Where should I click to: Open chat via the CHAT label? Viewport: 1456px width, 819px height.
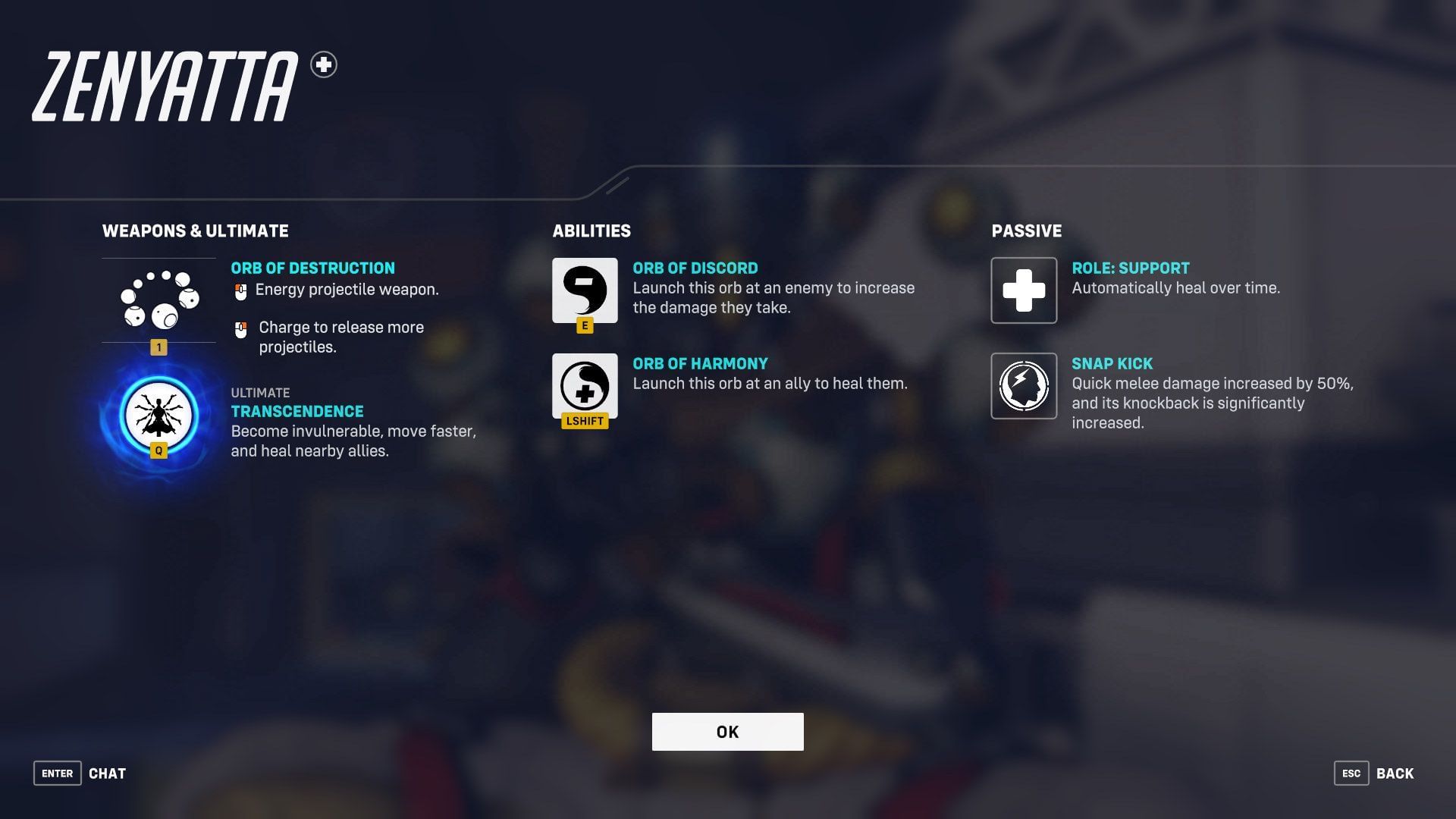click(x=108, y=773)
